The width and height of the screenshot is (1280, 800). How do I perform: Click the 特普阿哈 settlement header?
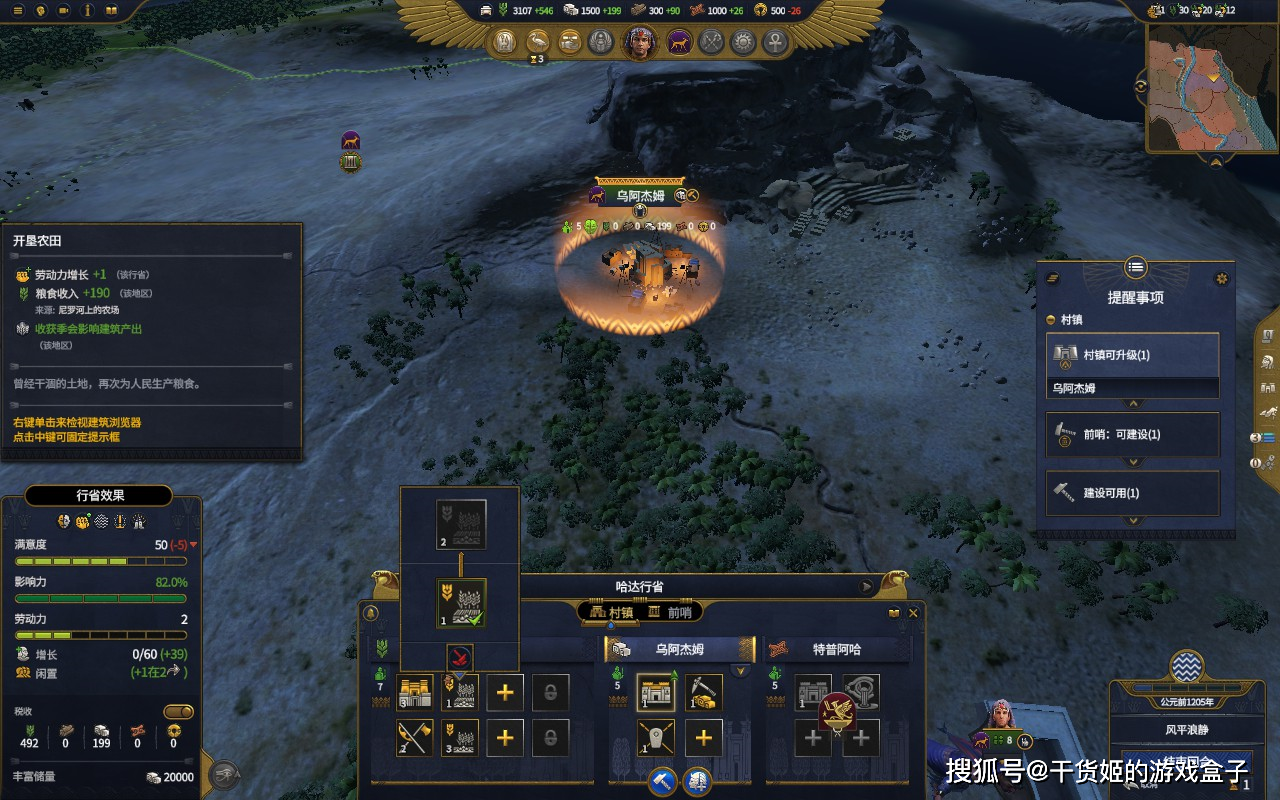[x=837, y=649]
